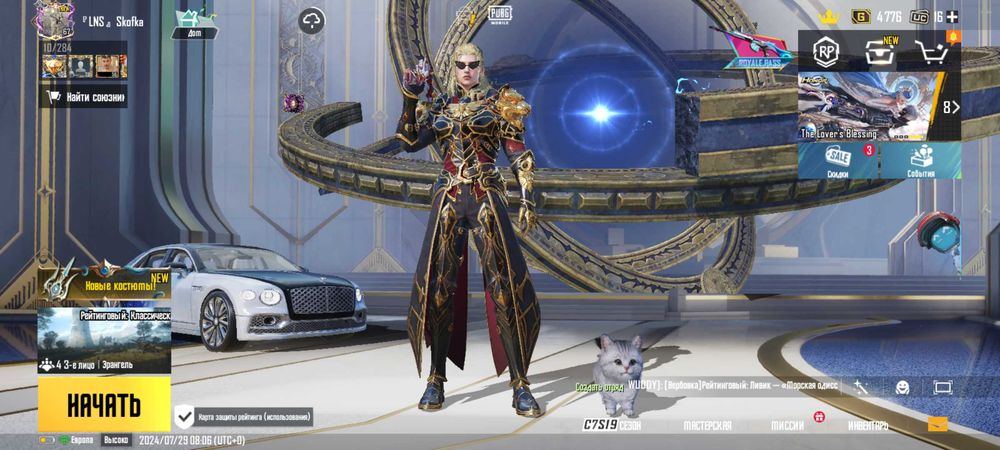Open the Миссии missions tab
The width and height of the screenshot is (1000, 450).
[x=787, y=425]
